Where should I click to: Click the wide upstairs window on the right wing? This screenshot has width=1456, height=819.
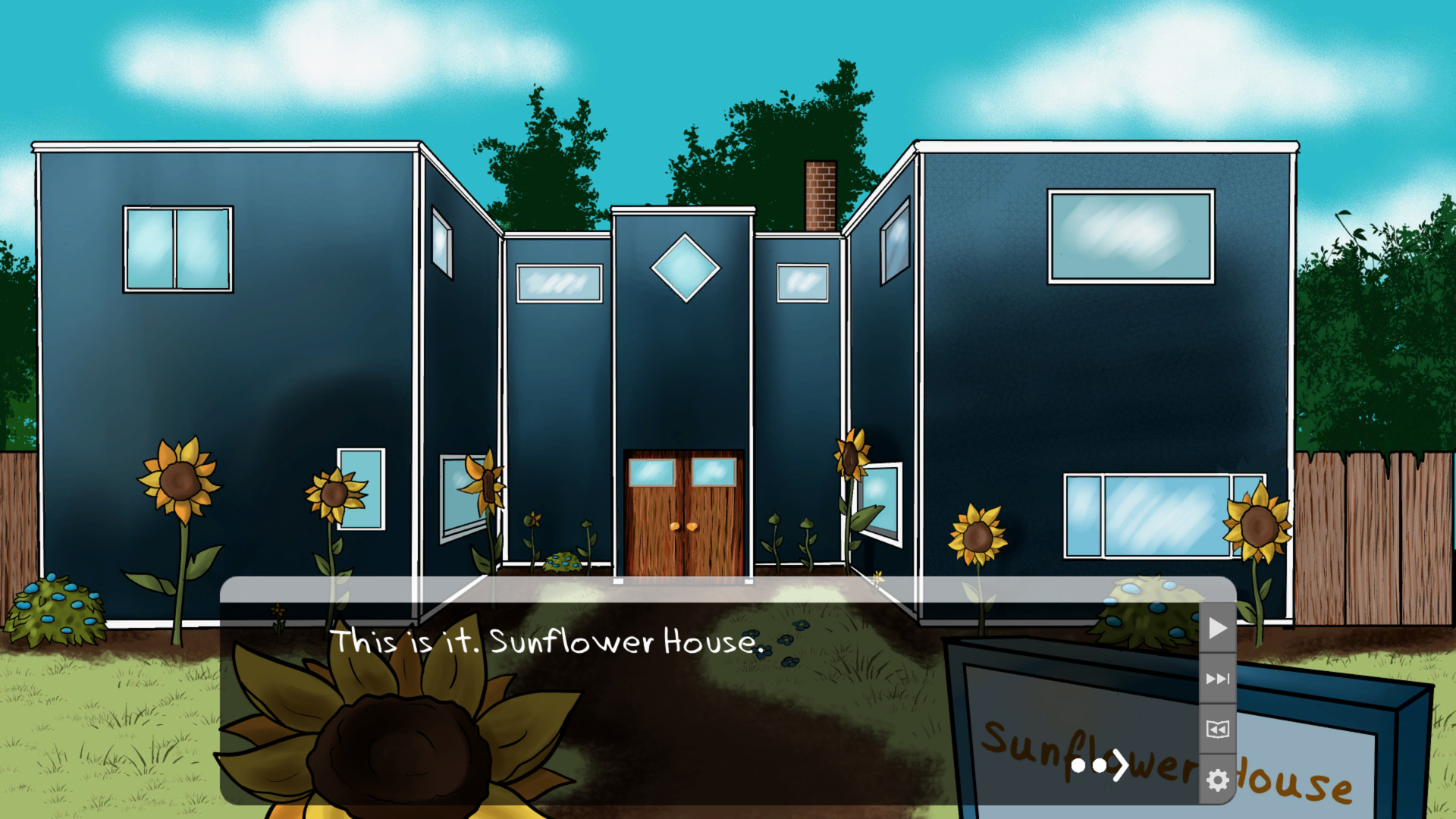coord(1130,235)
